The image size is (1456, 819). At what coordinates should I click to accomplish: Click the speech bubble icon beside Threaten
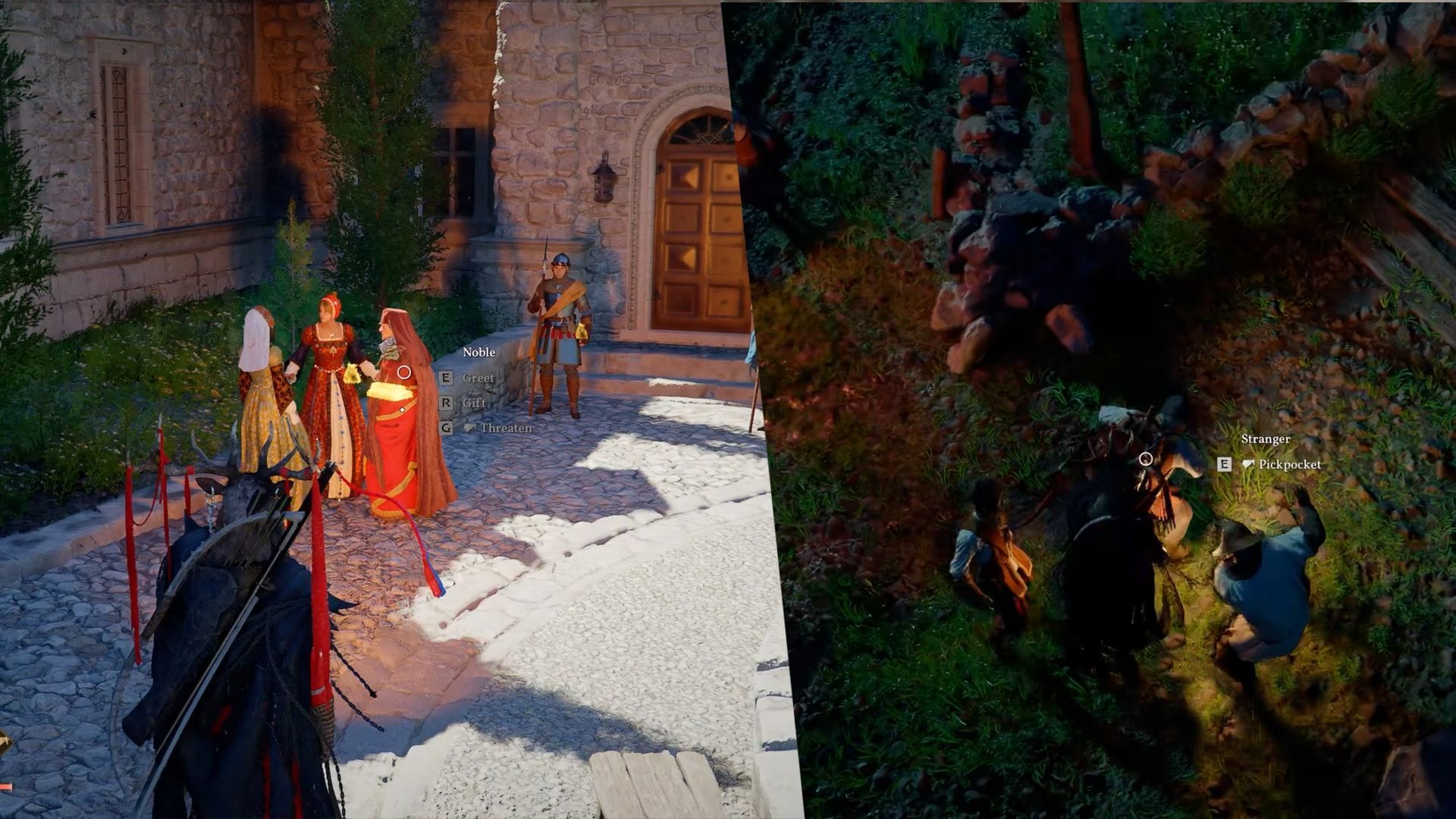(469, 428)
